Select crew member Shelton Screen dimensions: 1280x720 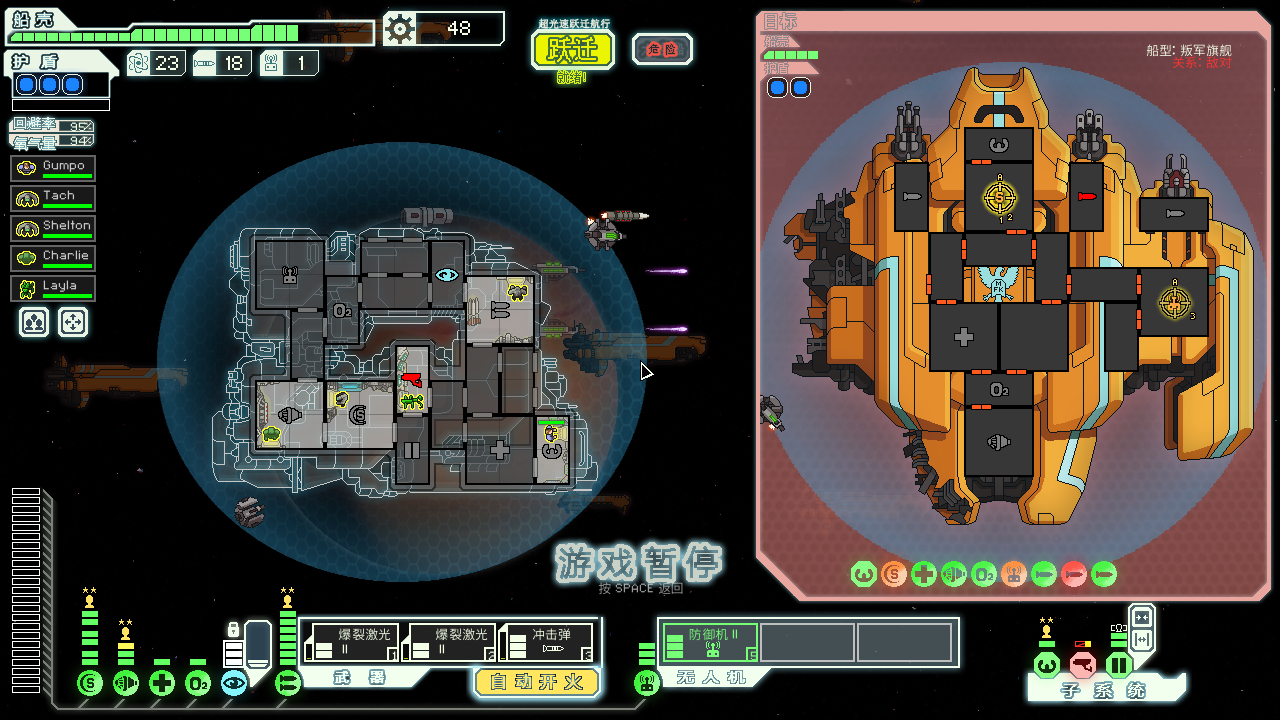54,227
